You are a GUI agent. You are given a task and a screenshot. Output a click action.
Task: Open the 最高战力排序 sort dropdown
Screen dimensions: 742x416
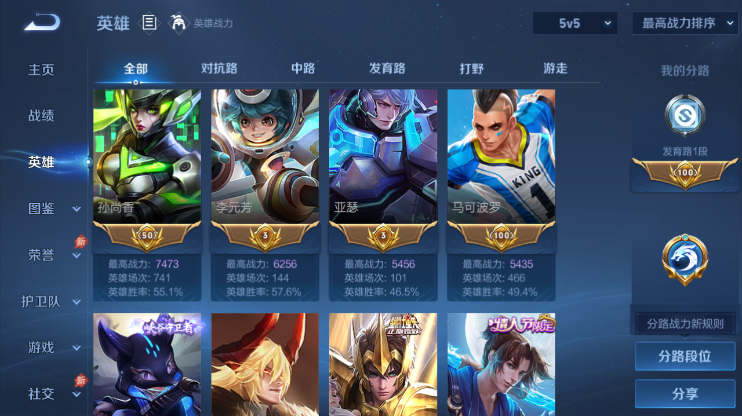coord(685,23)
